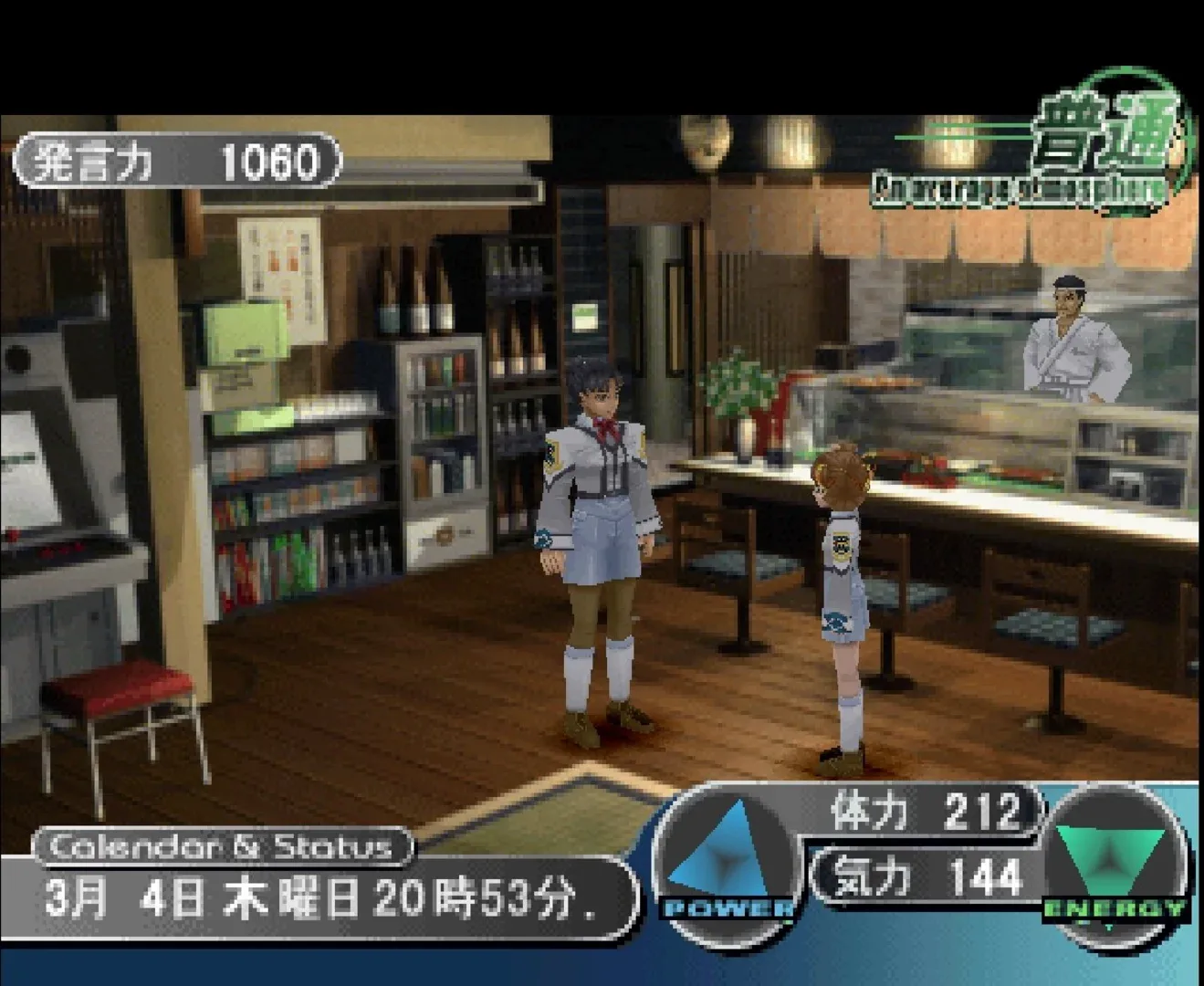Click the 体力 212 stat display
The image size is (1204, 986).
tap(922, 813)
